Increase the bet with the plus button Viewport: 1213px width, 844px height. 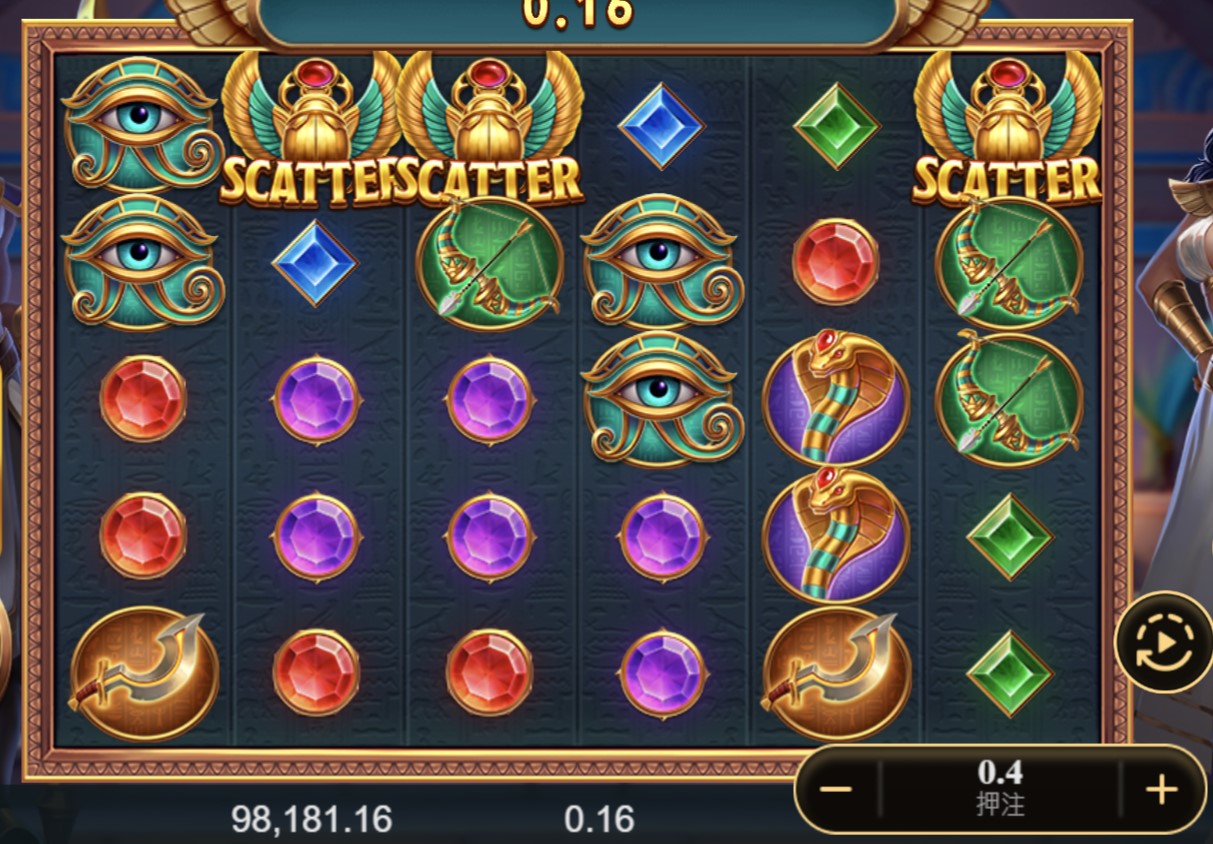tap(1161, 790)
